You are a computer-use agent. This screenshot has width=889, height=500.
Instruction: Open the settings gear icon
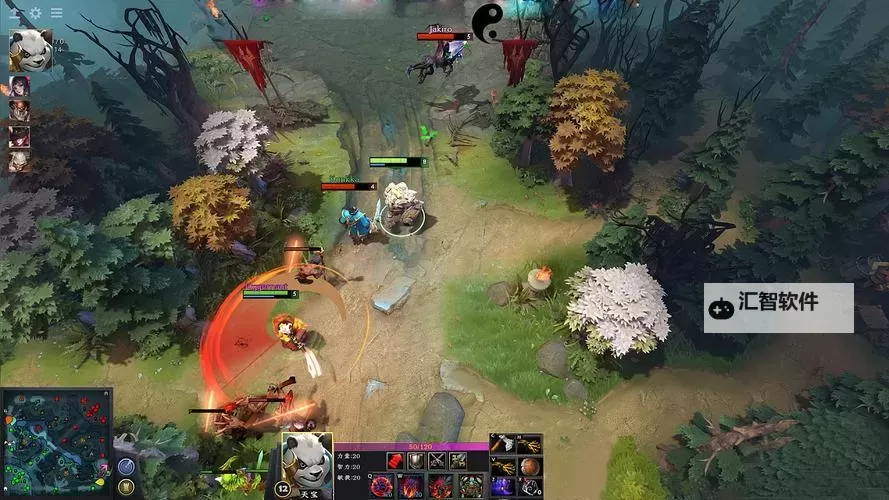pos(36,13)
